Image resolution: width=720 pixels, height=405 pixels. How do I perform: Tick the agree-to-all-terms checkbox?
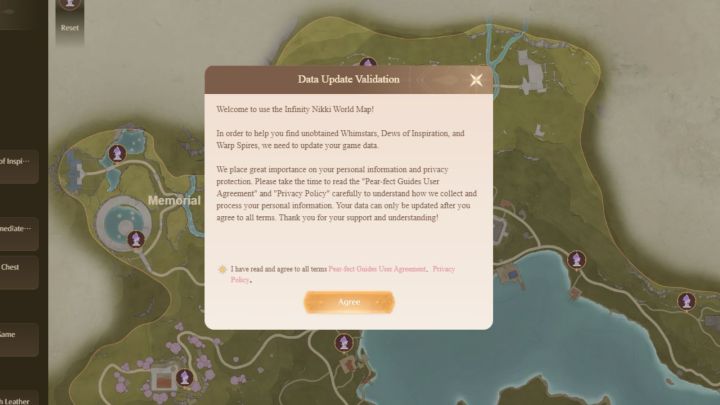[222, 269]
